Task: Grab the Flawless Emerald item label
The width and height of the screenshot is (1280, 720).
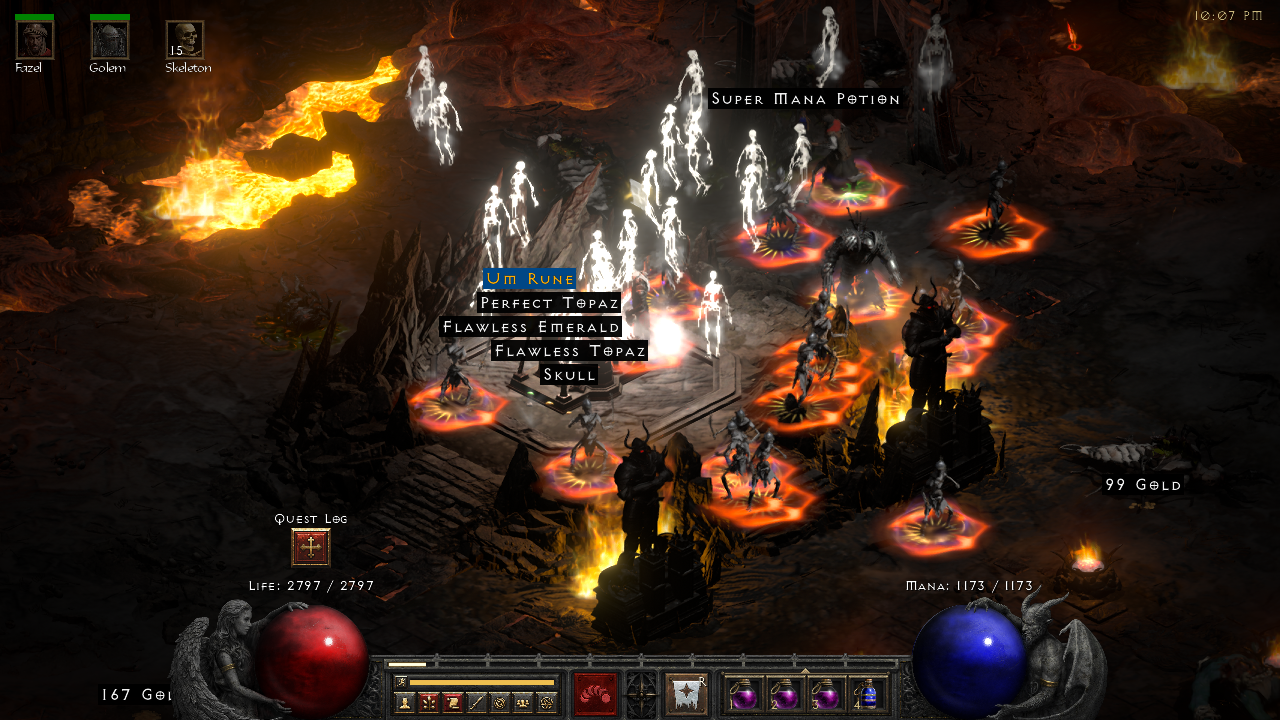Action: click(x=531, y=327)
